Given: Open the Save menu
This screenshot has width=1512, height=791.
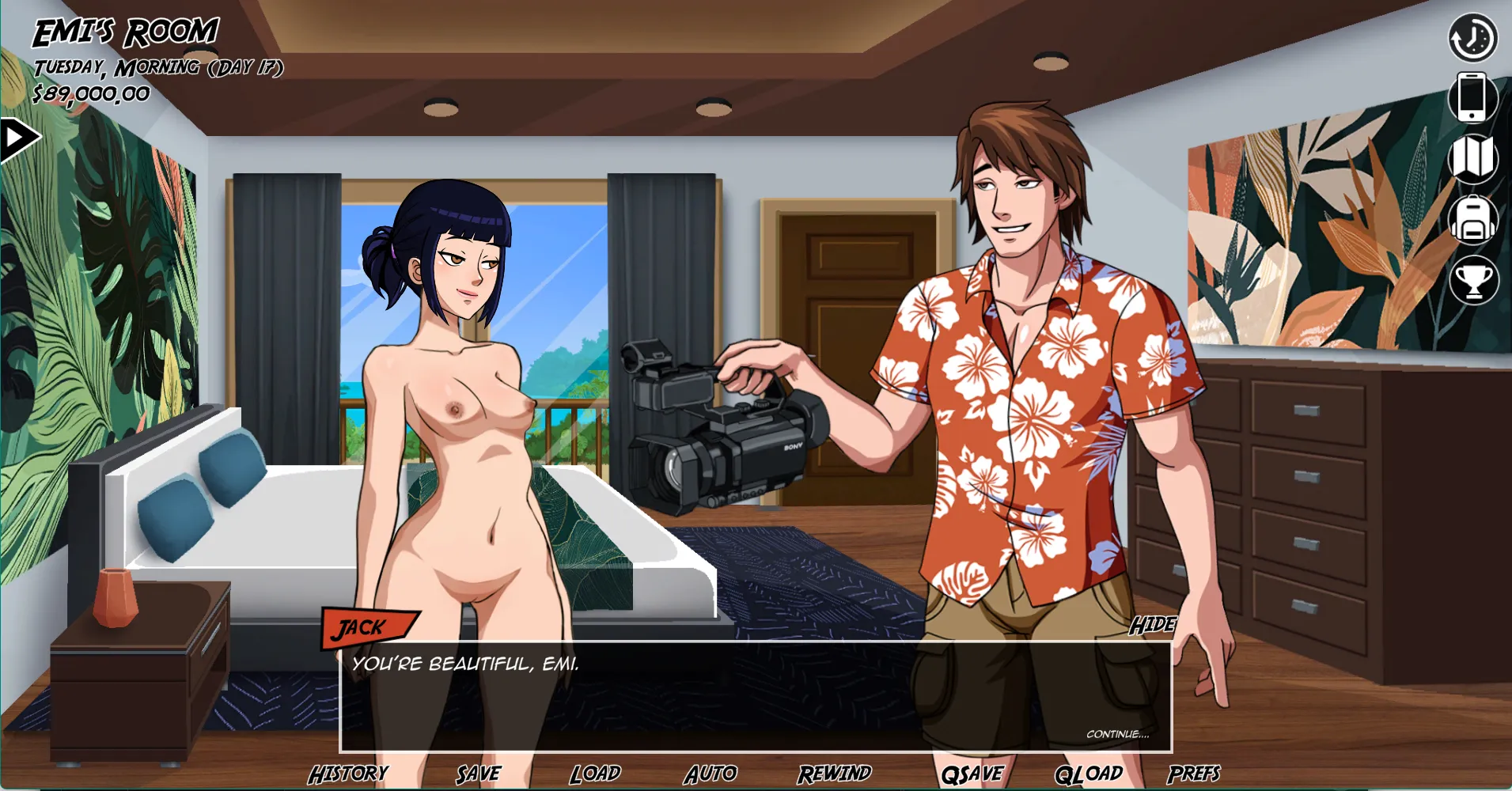Looking at the screenshot, I should (478, 774).
